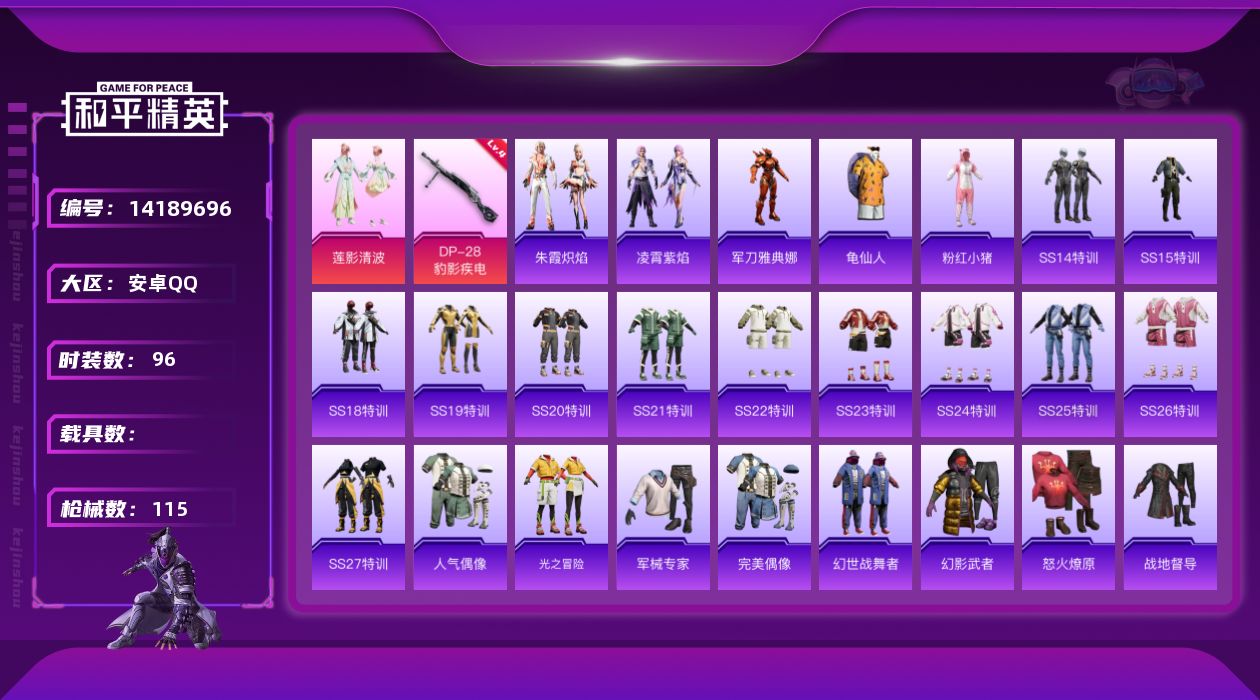1260x700 pixels.
Task: Select the SS18特训 outfit card
Action: [x=358, y=363]
